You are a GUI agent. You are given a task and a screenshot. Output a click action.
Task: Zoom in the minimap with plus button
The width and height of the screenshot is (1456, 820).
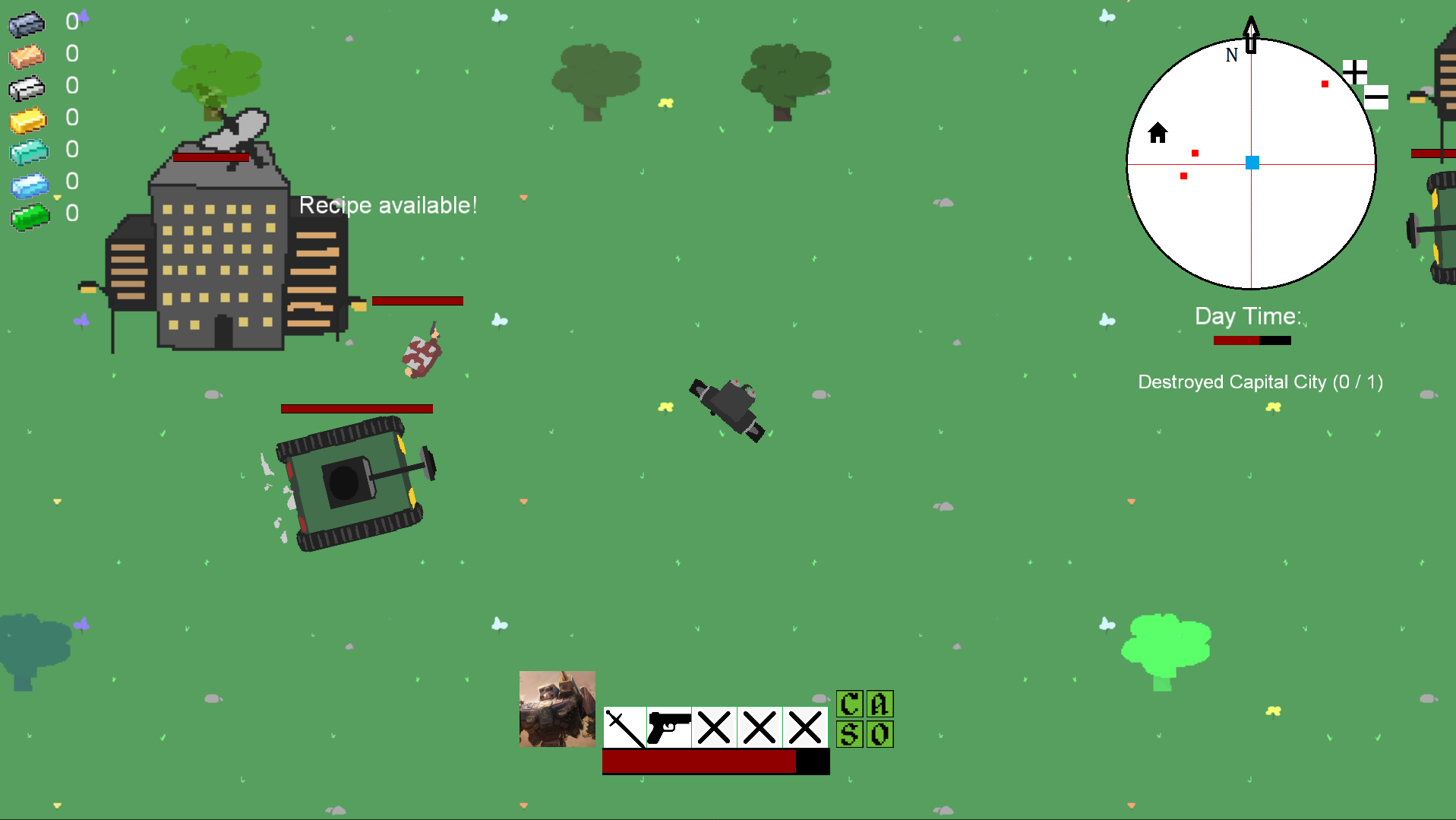(x=1354, y=72)
